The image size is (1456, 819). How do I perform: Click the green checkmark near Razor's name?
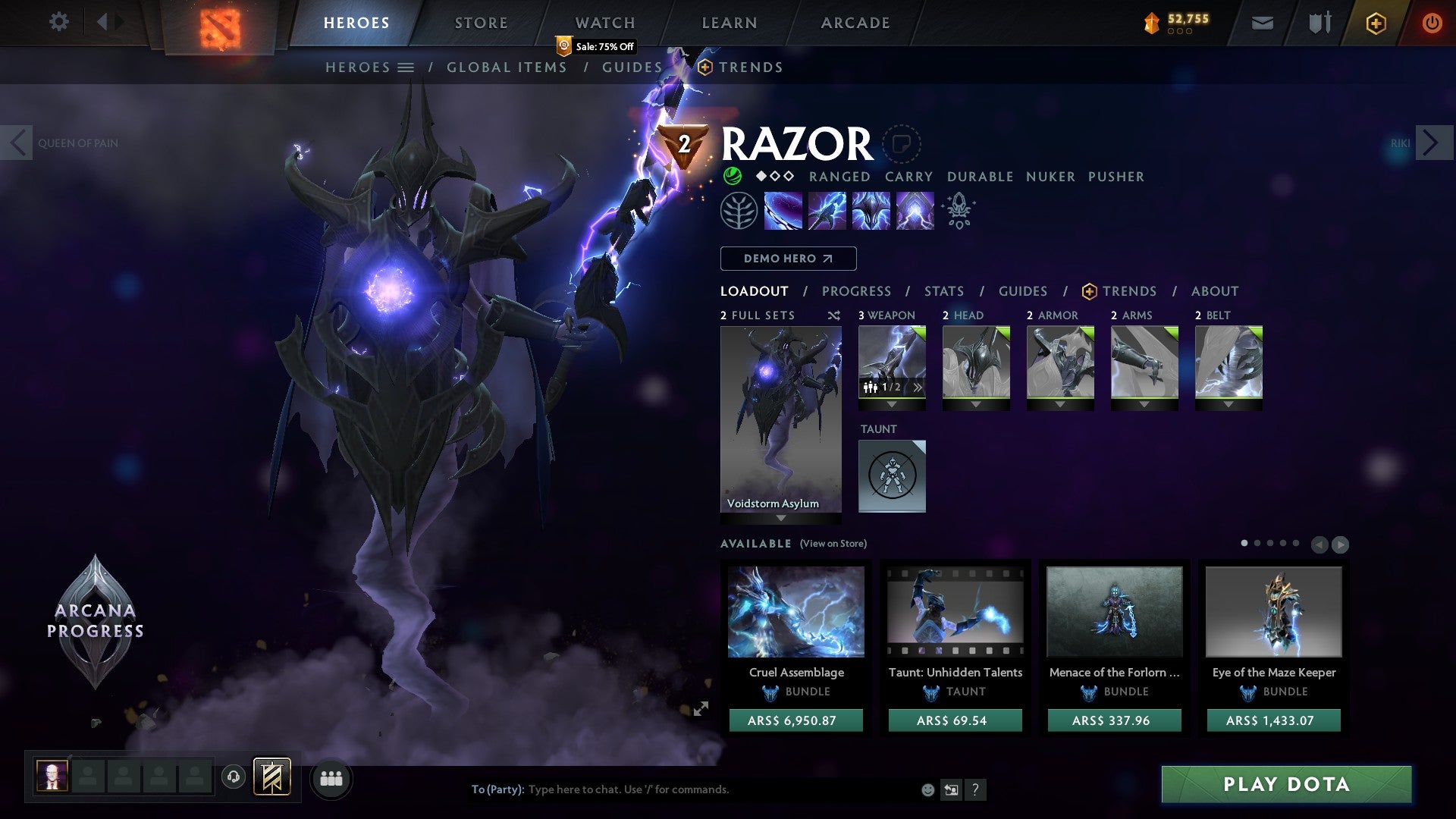732,176
